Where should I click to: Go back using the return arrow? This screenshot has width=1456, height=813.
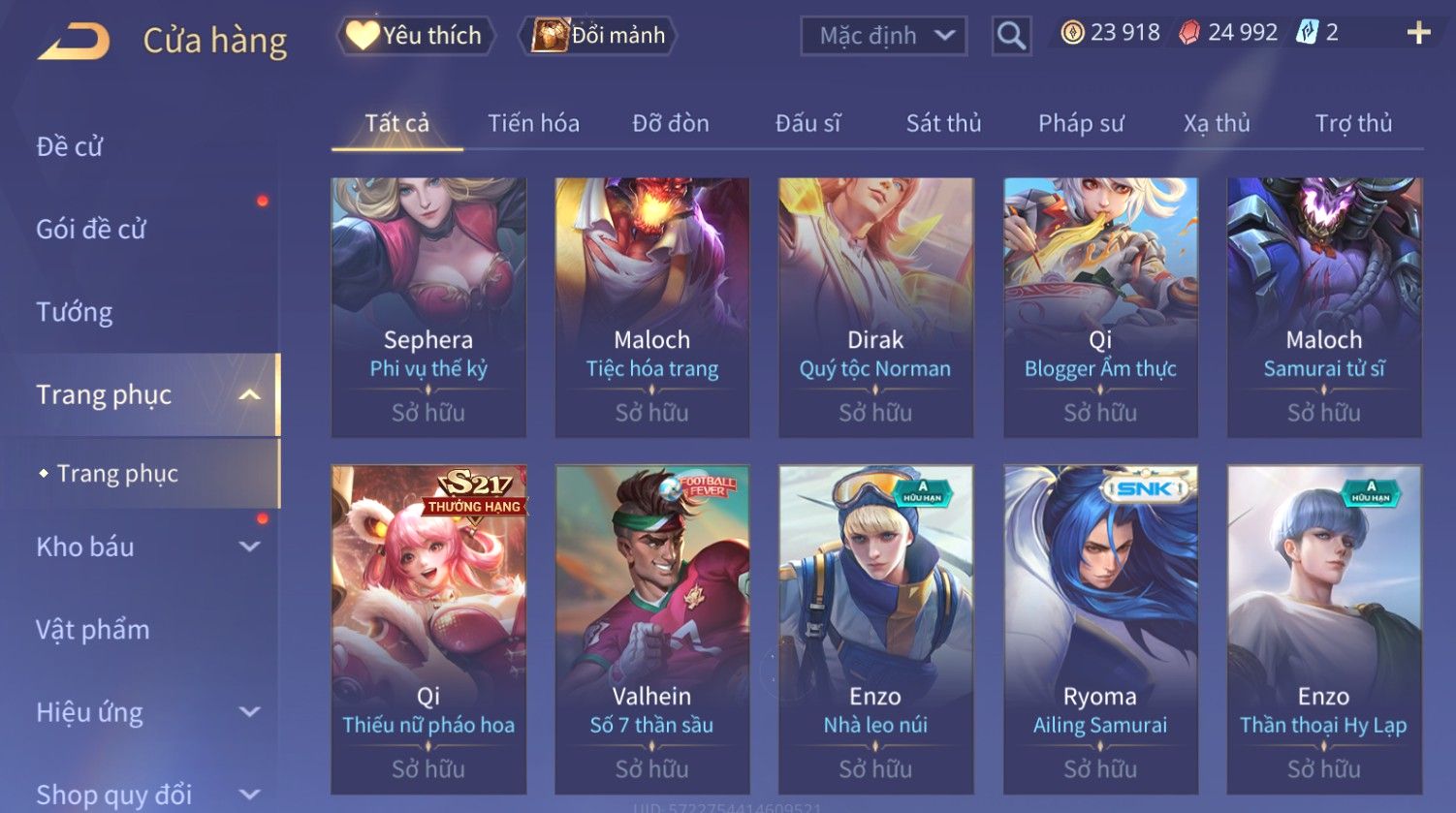pyautogui.click(x=74, y=41)
